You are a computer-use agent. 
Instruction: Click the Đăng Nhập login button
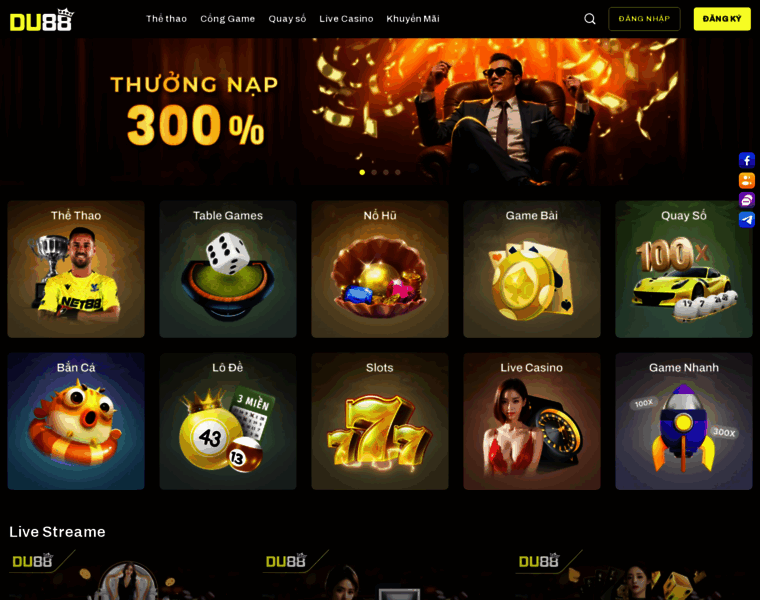[644, 19]
